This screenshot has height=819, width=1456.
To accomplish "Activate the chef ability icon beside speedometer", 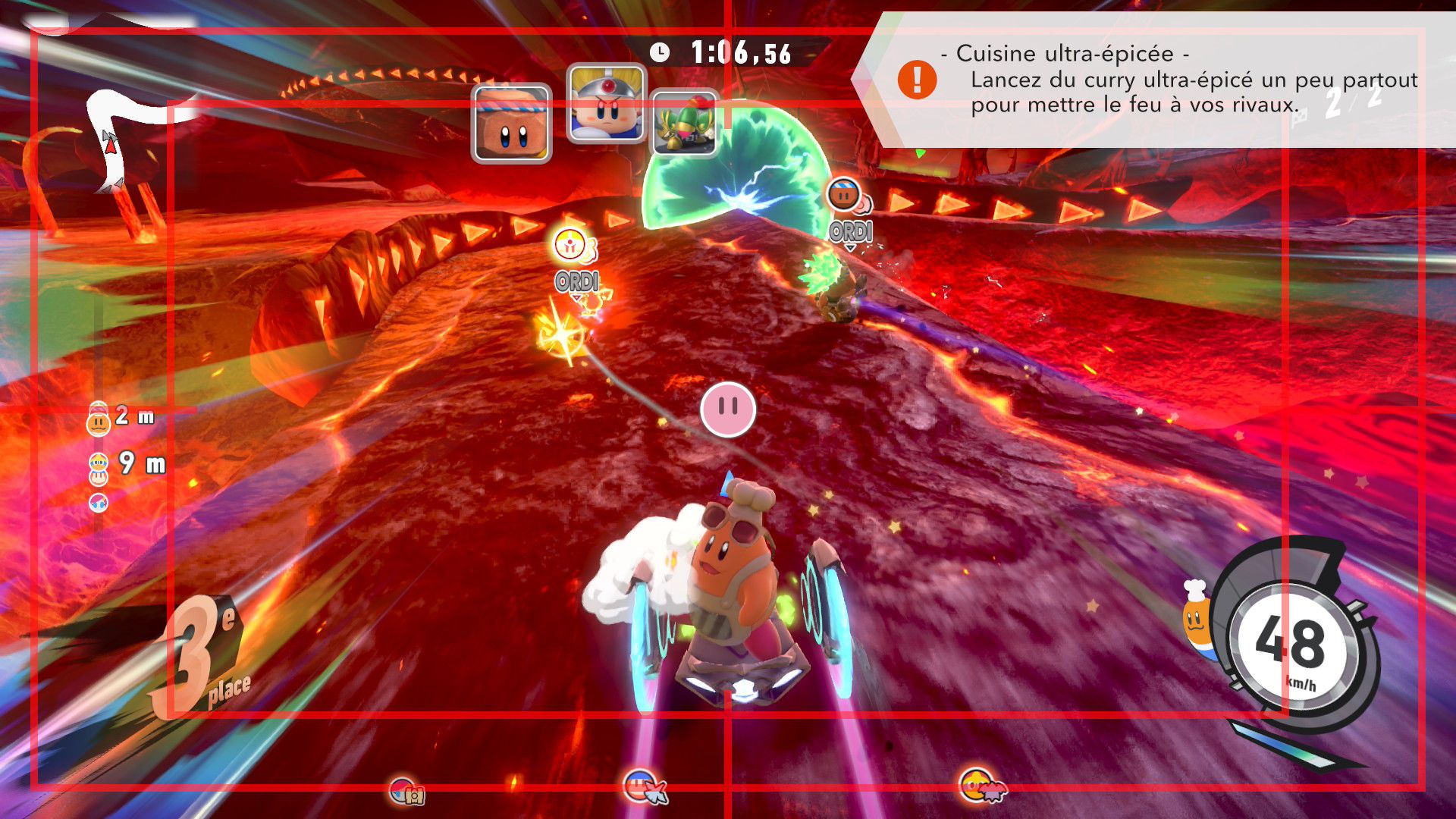I will 1197,616.
